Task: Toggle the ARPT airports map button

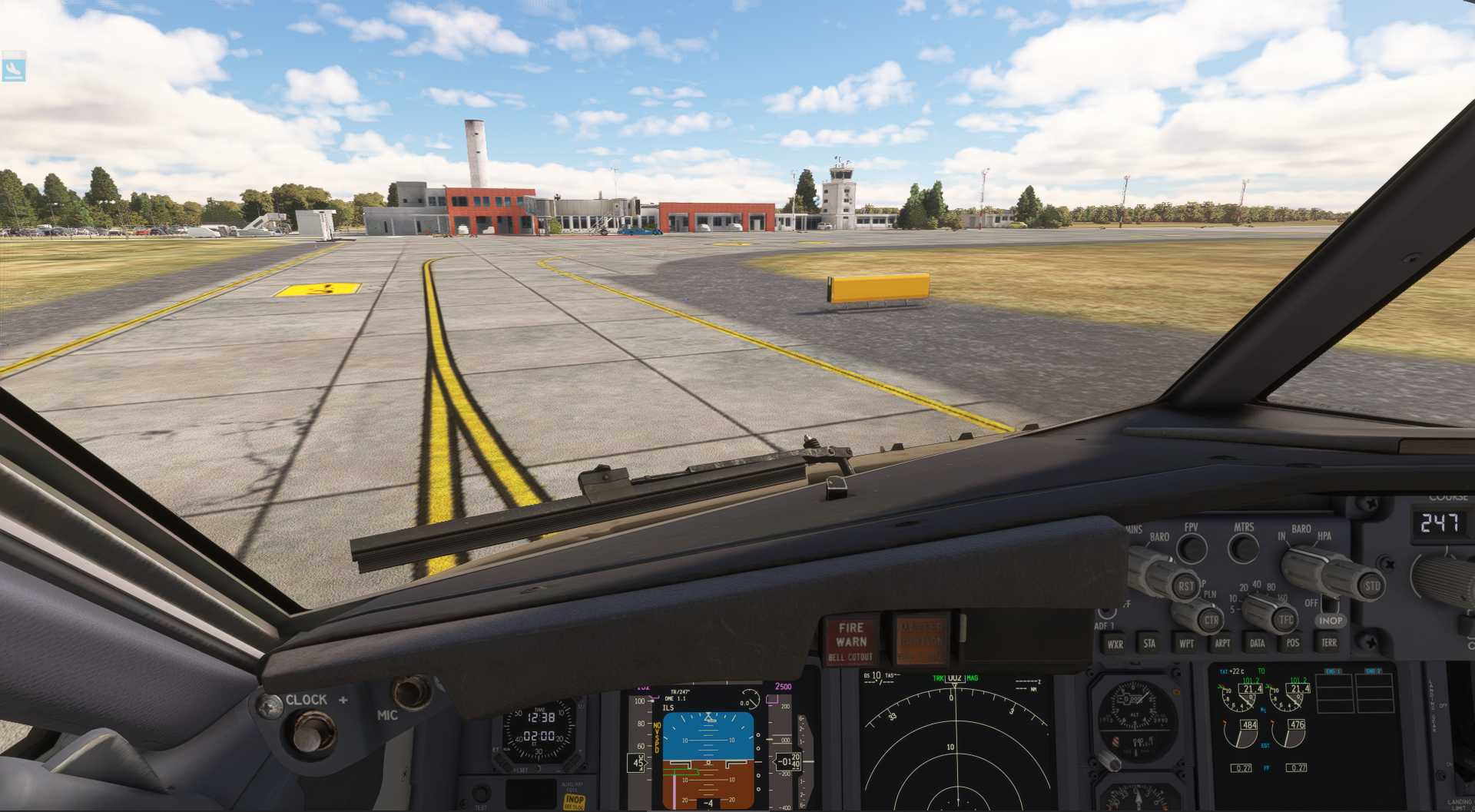Action: (1222, 644)
